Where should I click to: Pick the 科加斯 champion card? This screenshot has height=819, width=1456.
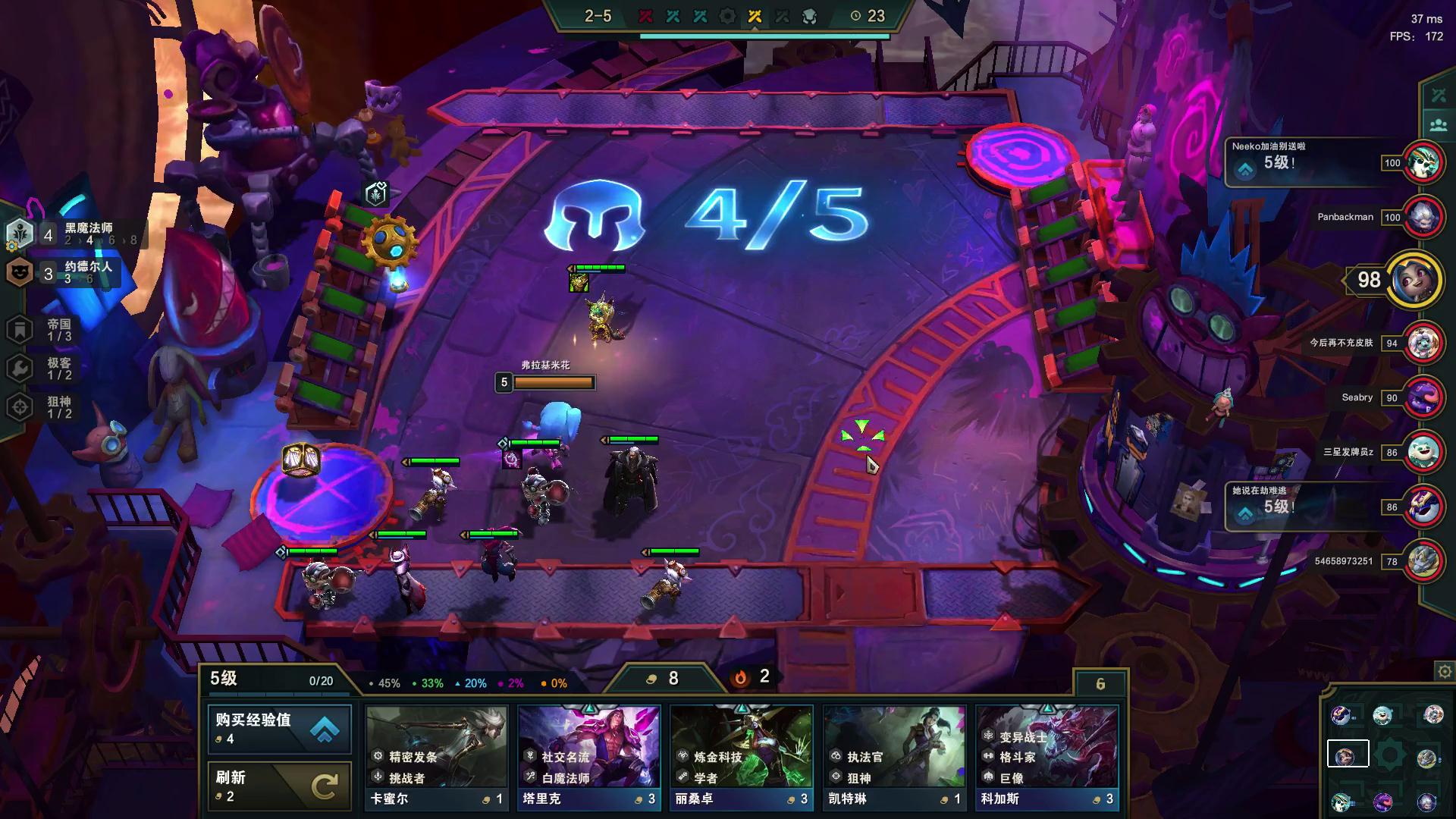tap(1046, 758)
